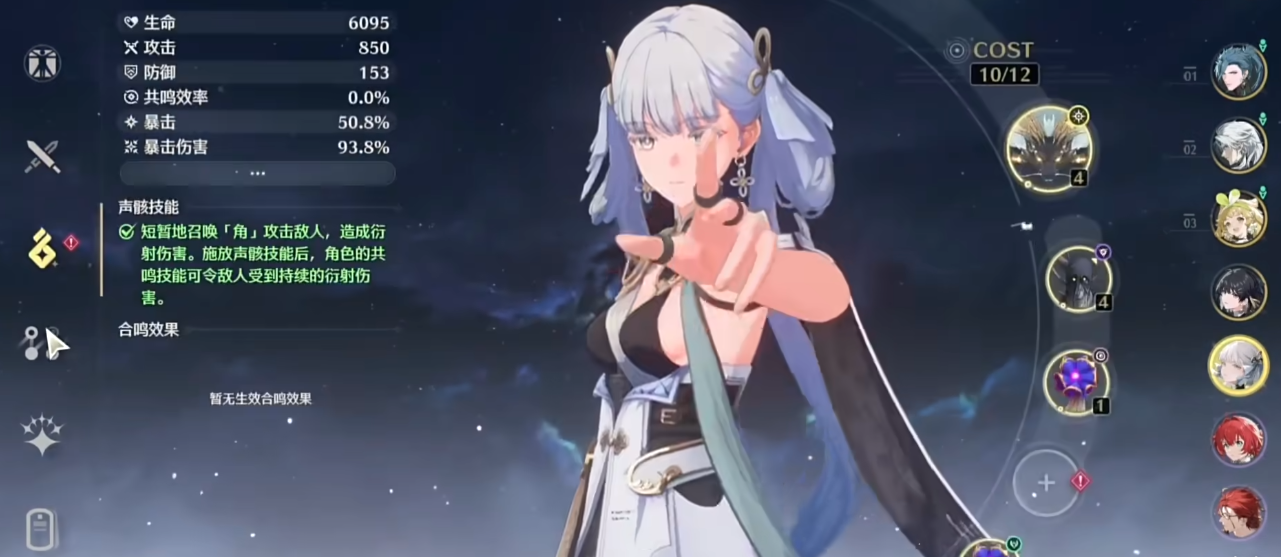The image size is (1281, 557).
Task: Select the dark hooded cost-4 echo slot
Action: pos(1078,279)
